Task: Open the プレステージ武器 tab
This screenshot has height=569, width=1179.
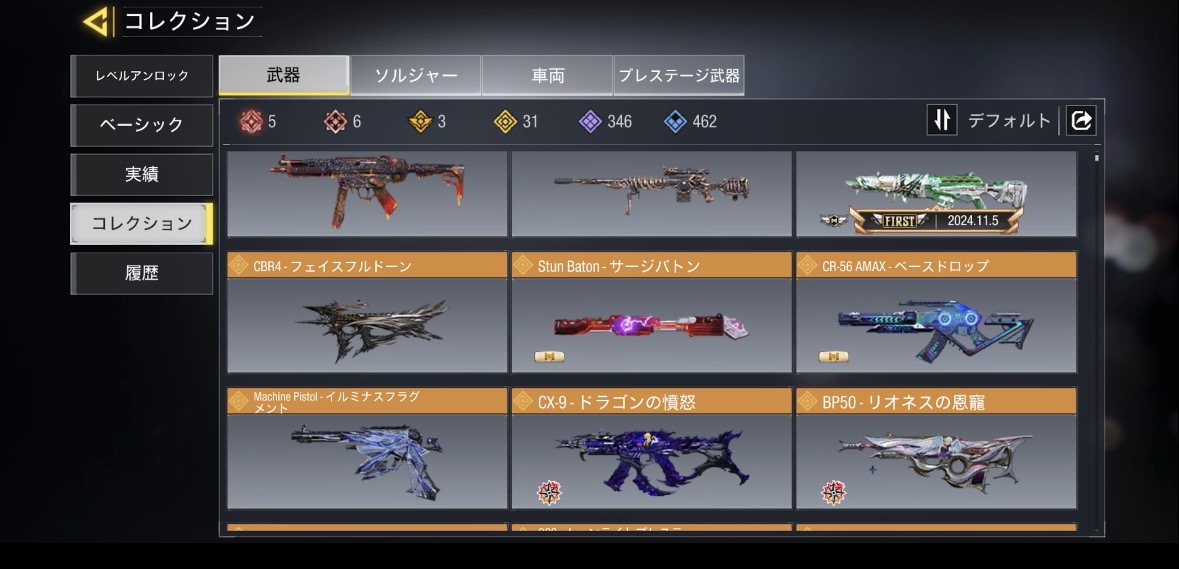Action: (679, 75)
